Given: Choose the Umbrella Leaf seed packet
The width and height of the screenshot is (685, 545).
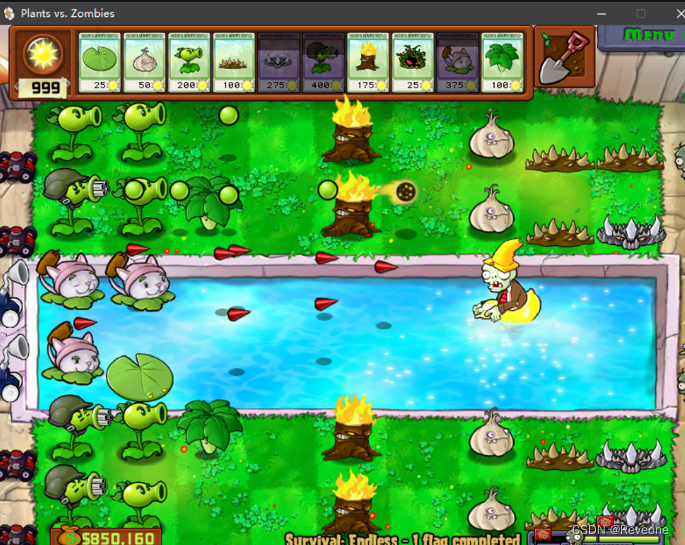Looking at the screenshot, I should pyautogui.click(x=502, y=62).
